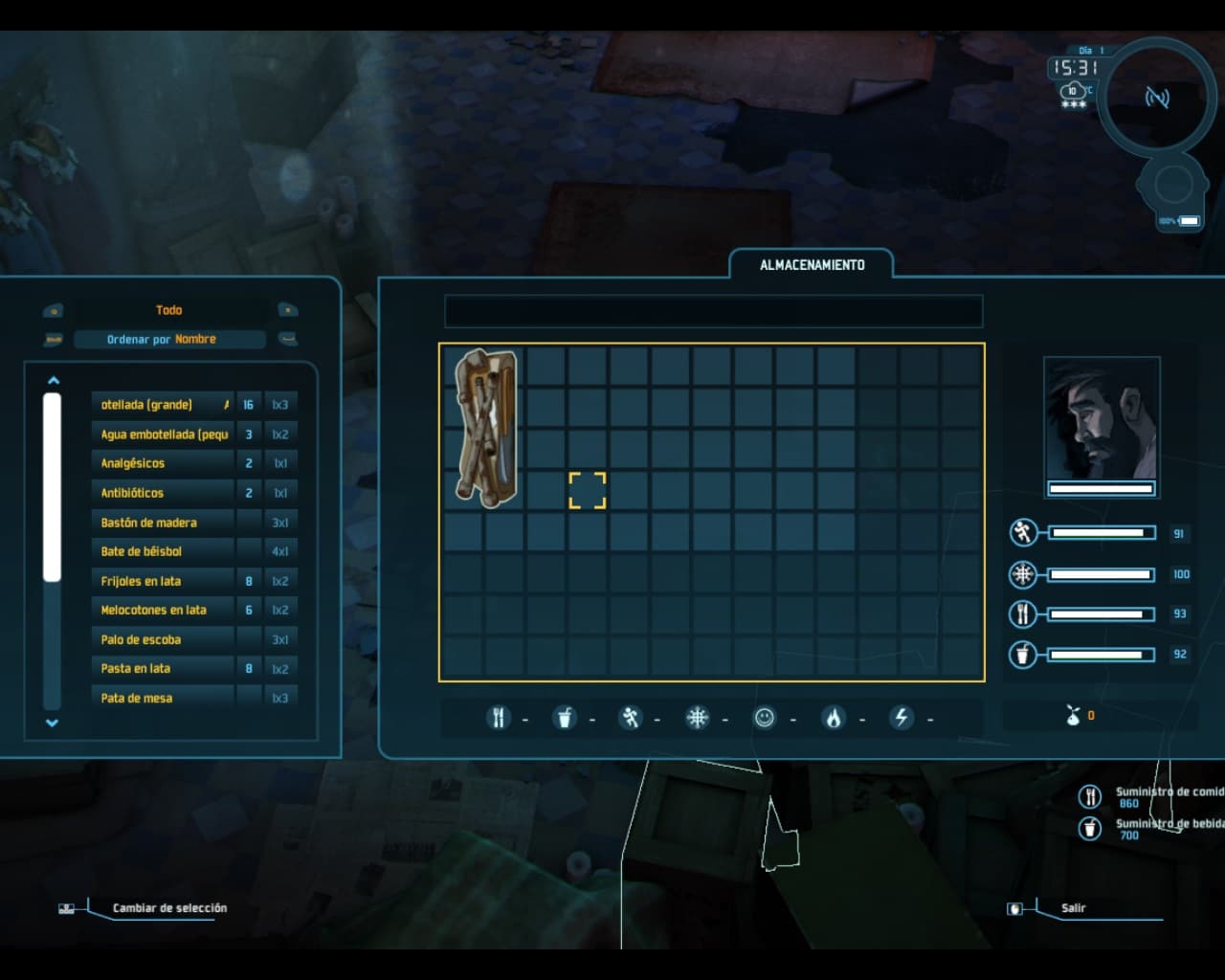Viewport: 1225px width, 980px height.
Task: Select the Agua embotellada (pequeña) row
Action: click(x=164, y=434)
